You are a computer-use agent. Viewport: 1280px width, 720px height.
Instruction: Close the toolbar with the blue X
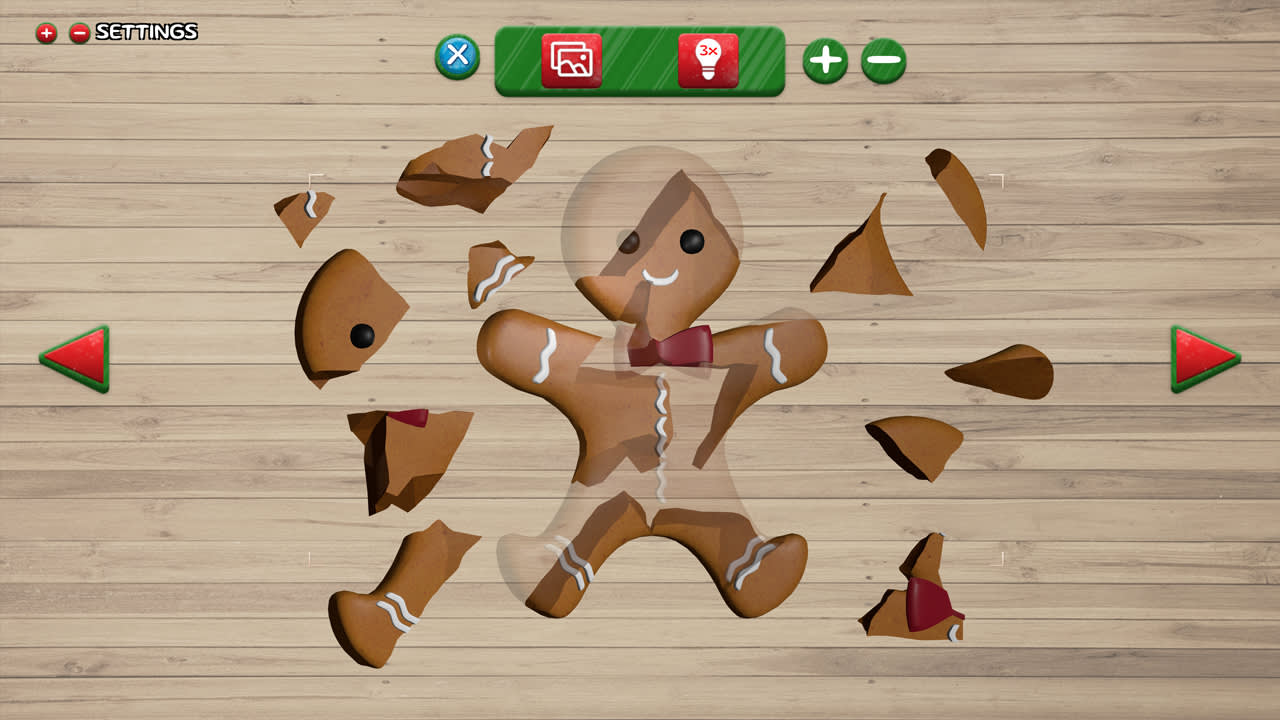point(457,57)
